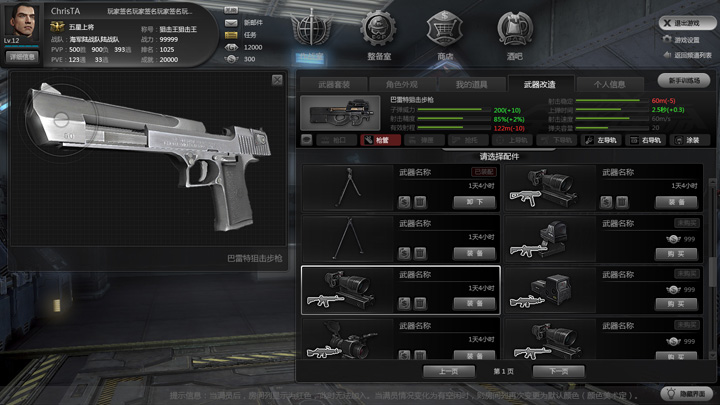Switch to the 武器套装 tab

point(334,85)
